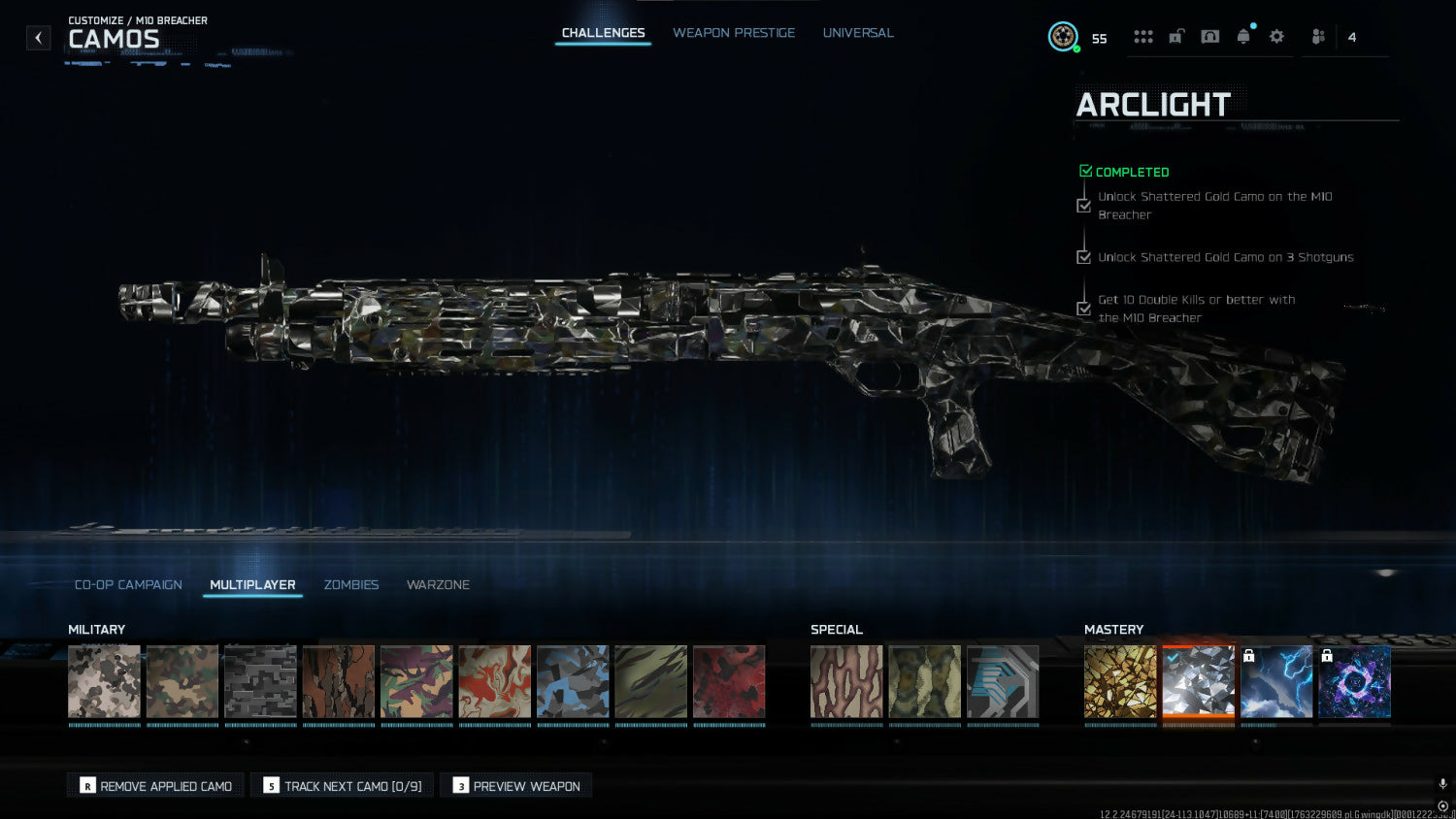Open the Universal camos tab
The width and height of the screenshot is (1456, 819).
pyautogui.click(x=858, y=33)
